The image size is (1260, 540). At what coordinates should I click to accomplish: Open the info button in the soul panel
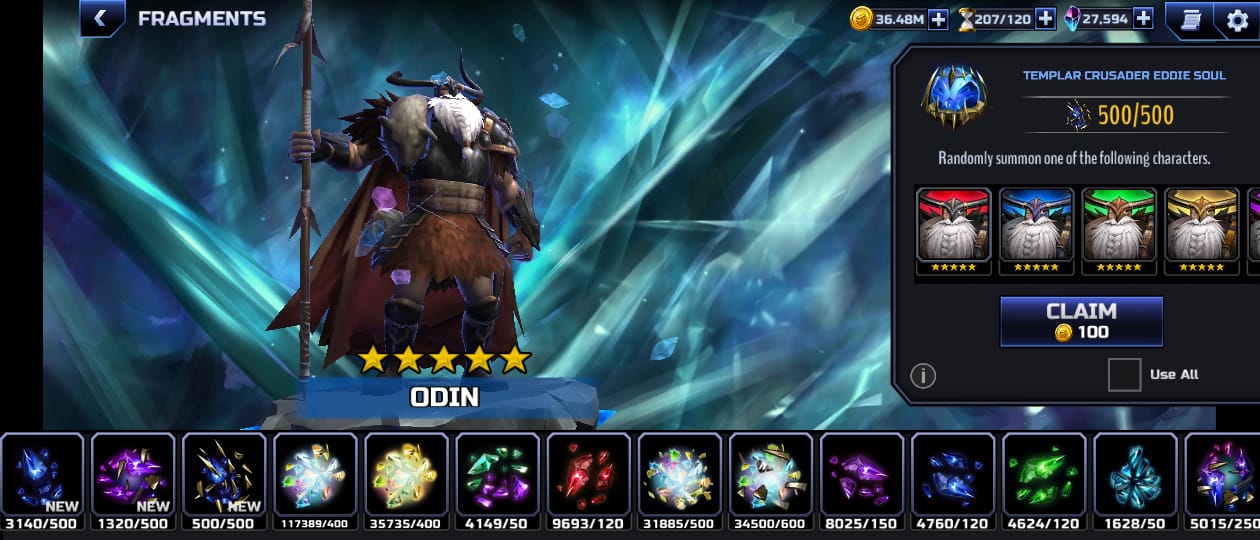pyautogui.click(x=923, y=375)
